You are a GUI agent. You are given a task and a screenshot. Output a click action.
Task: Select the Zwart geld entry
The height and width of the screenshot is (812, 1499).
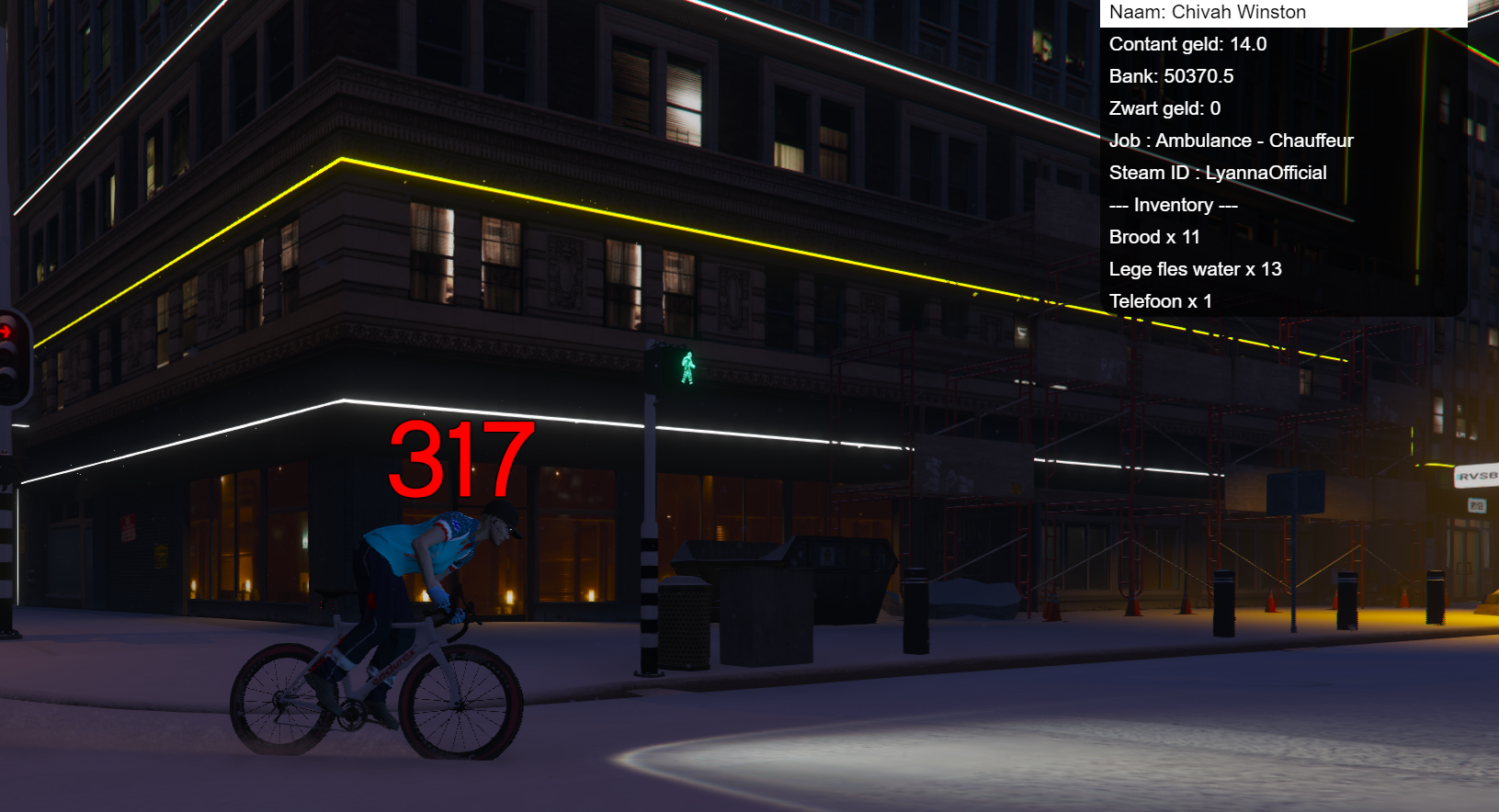1282,108
